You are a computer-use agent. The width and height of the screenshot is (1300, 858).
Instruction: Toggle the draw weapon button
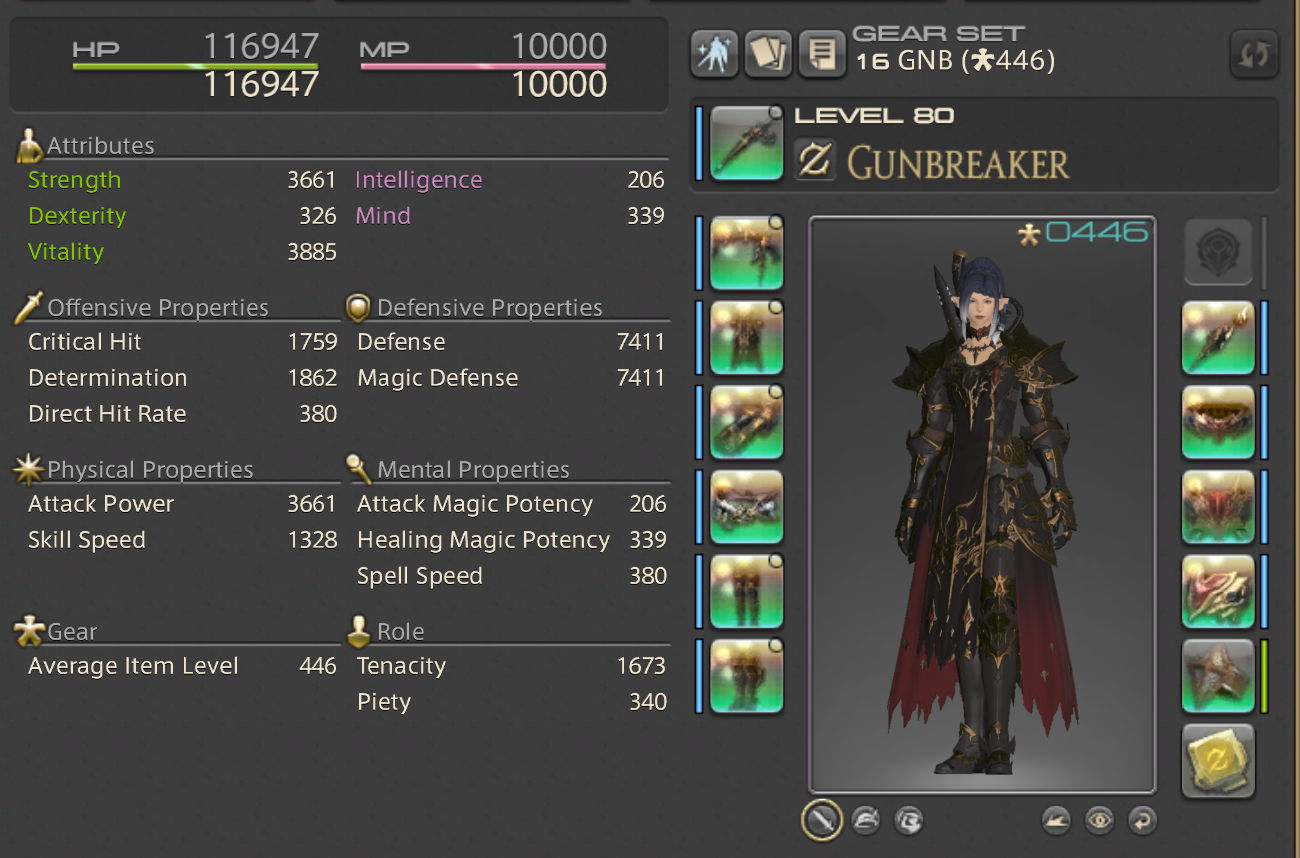[820, 821]
